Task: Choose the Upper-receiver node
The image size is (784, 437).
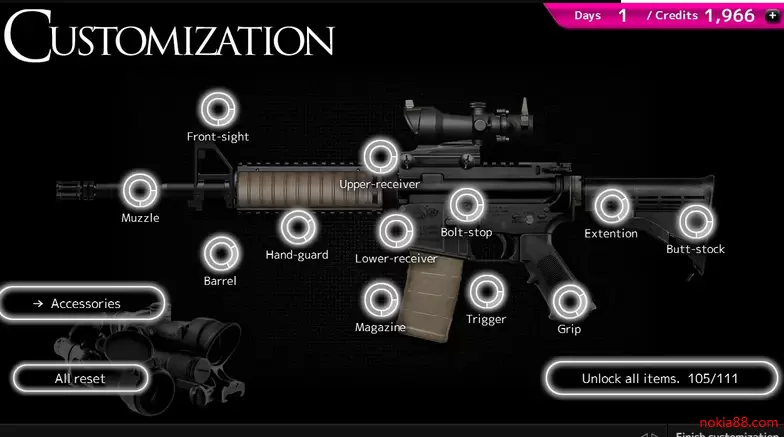Action: 379,156
